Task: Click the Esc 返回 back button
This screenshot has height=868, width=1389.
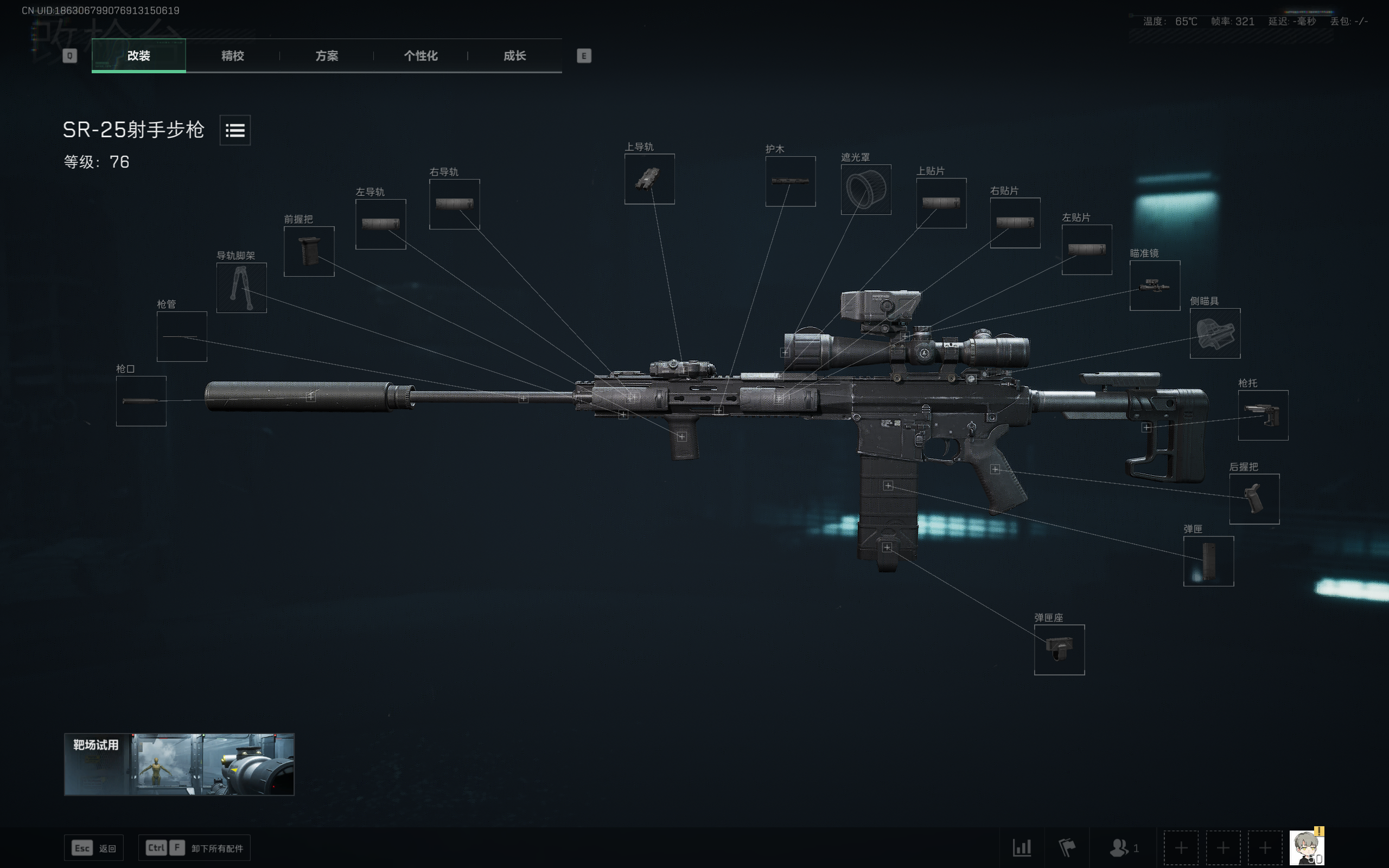Action: 93,847
